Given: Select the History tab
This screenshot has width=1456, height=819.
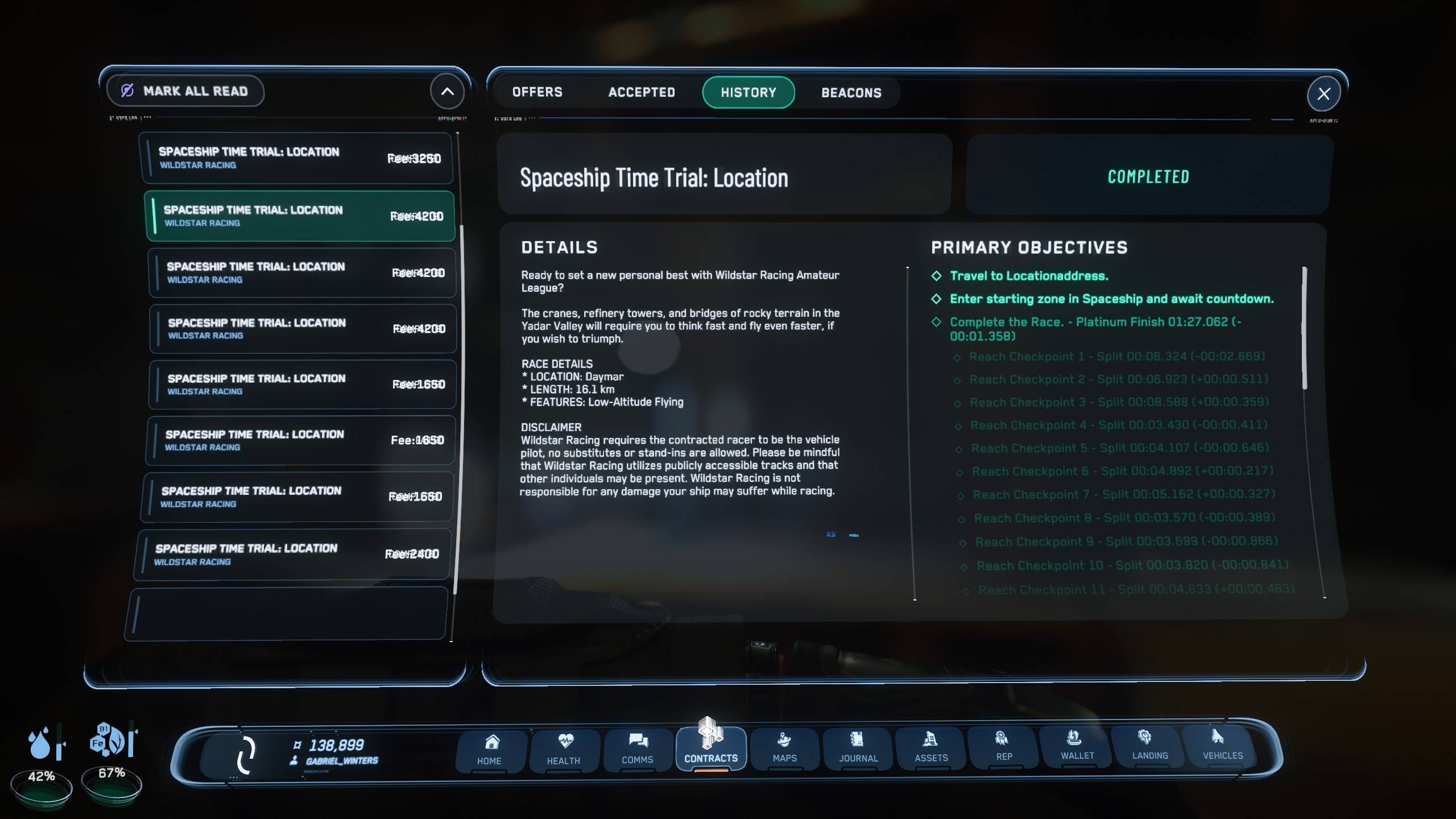Looking at the screenshot, I should pyautogui.click(x=748, y=92).
